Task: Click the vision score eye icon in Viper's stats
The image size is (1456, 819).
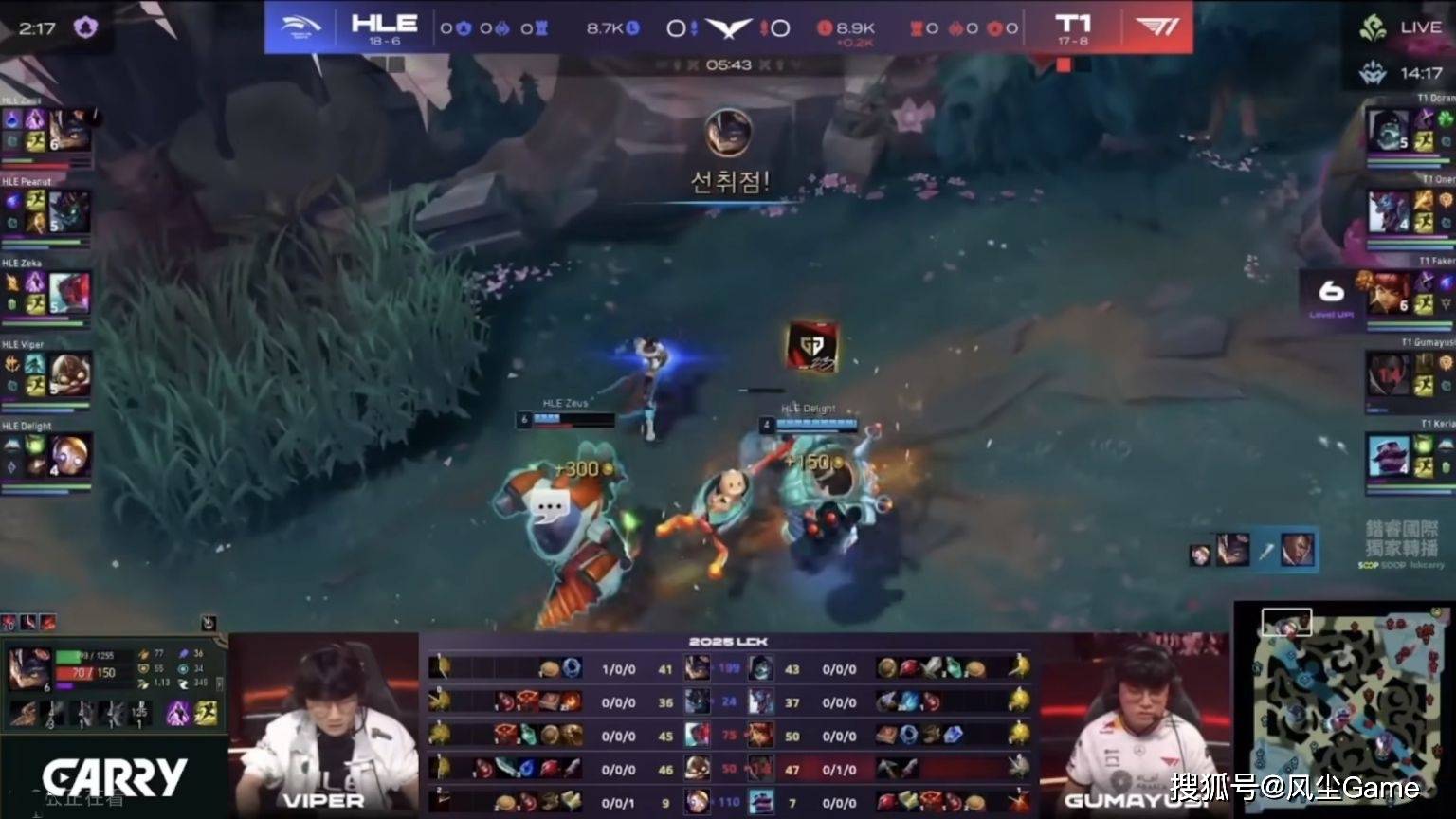Action: pyautogui.click(x=186, y=670)
